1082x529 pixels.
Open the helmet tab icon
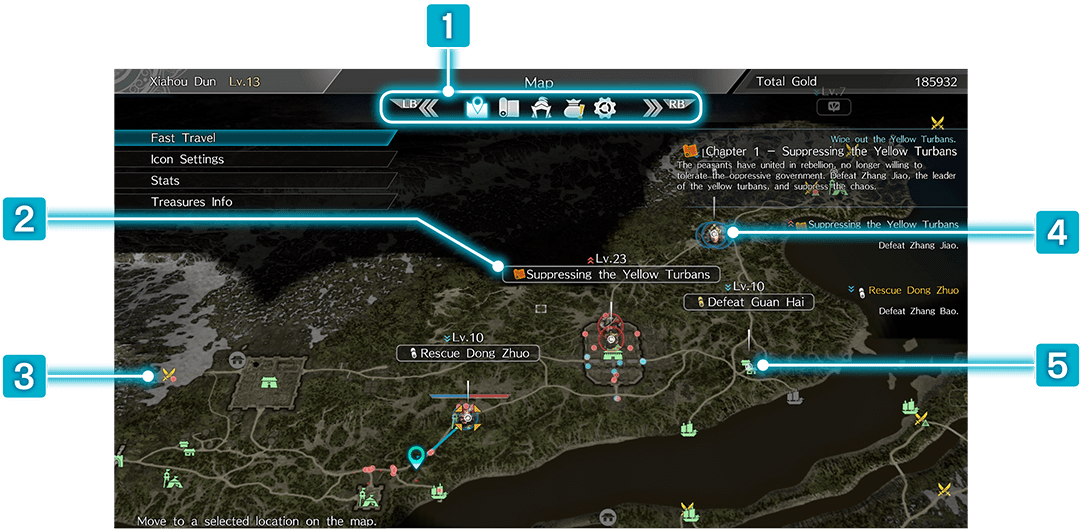point(541,107)
